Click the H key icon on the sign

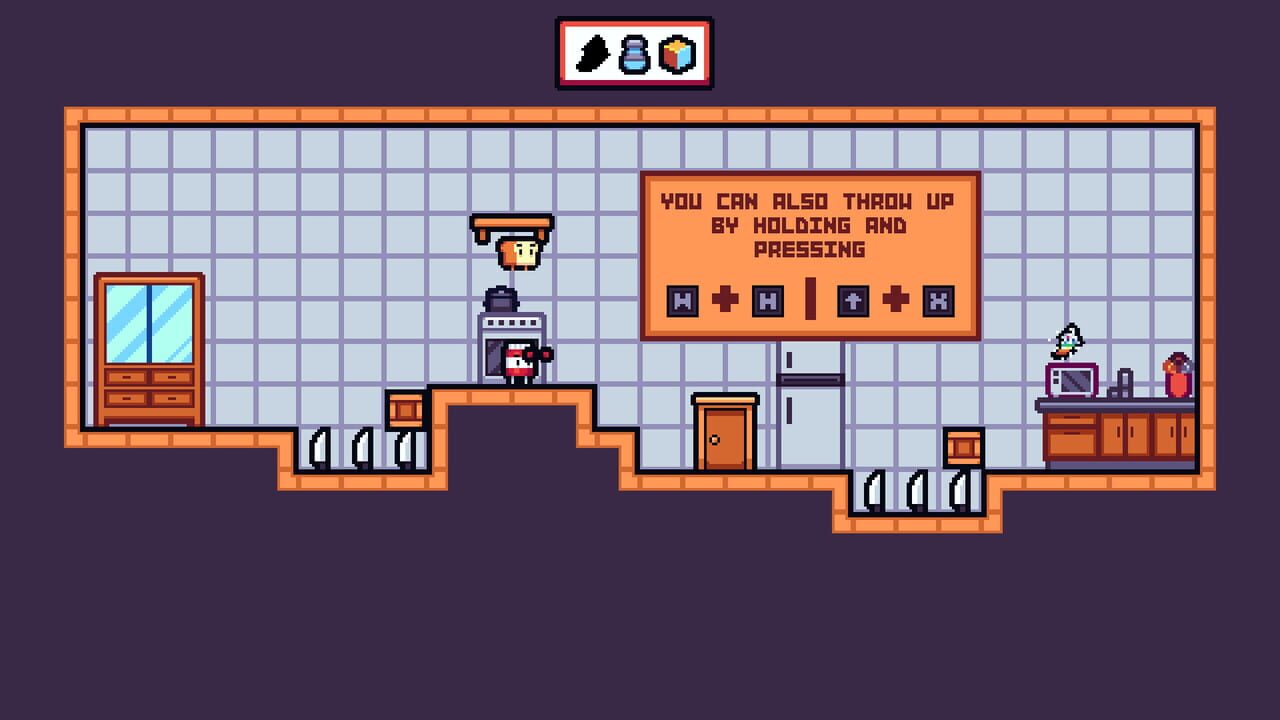769,302
